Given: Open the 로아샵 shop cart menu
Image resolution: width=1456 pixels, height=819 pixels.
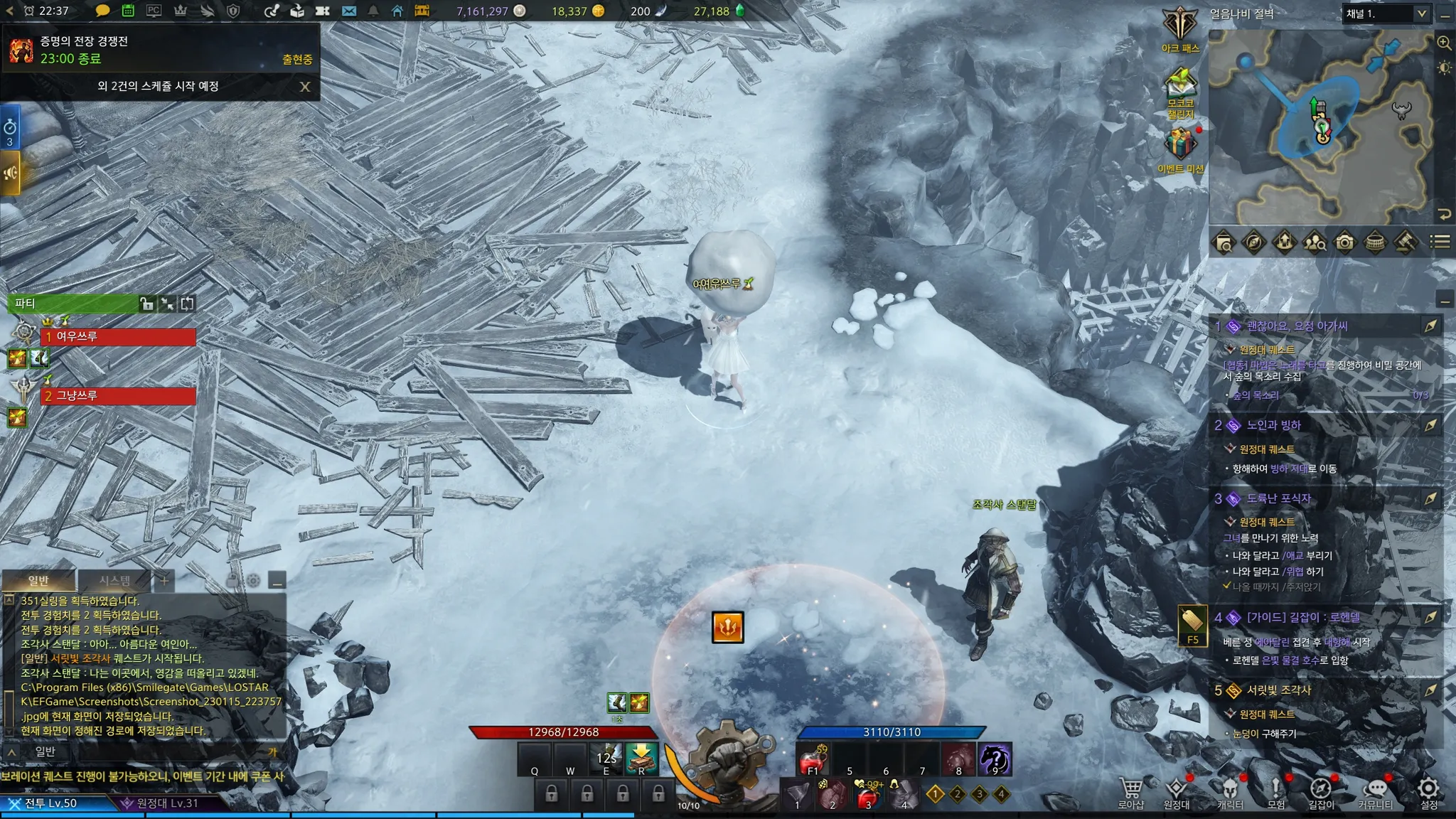Looking at the screenshot, I should (1131, 792).
